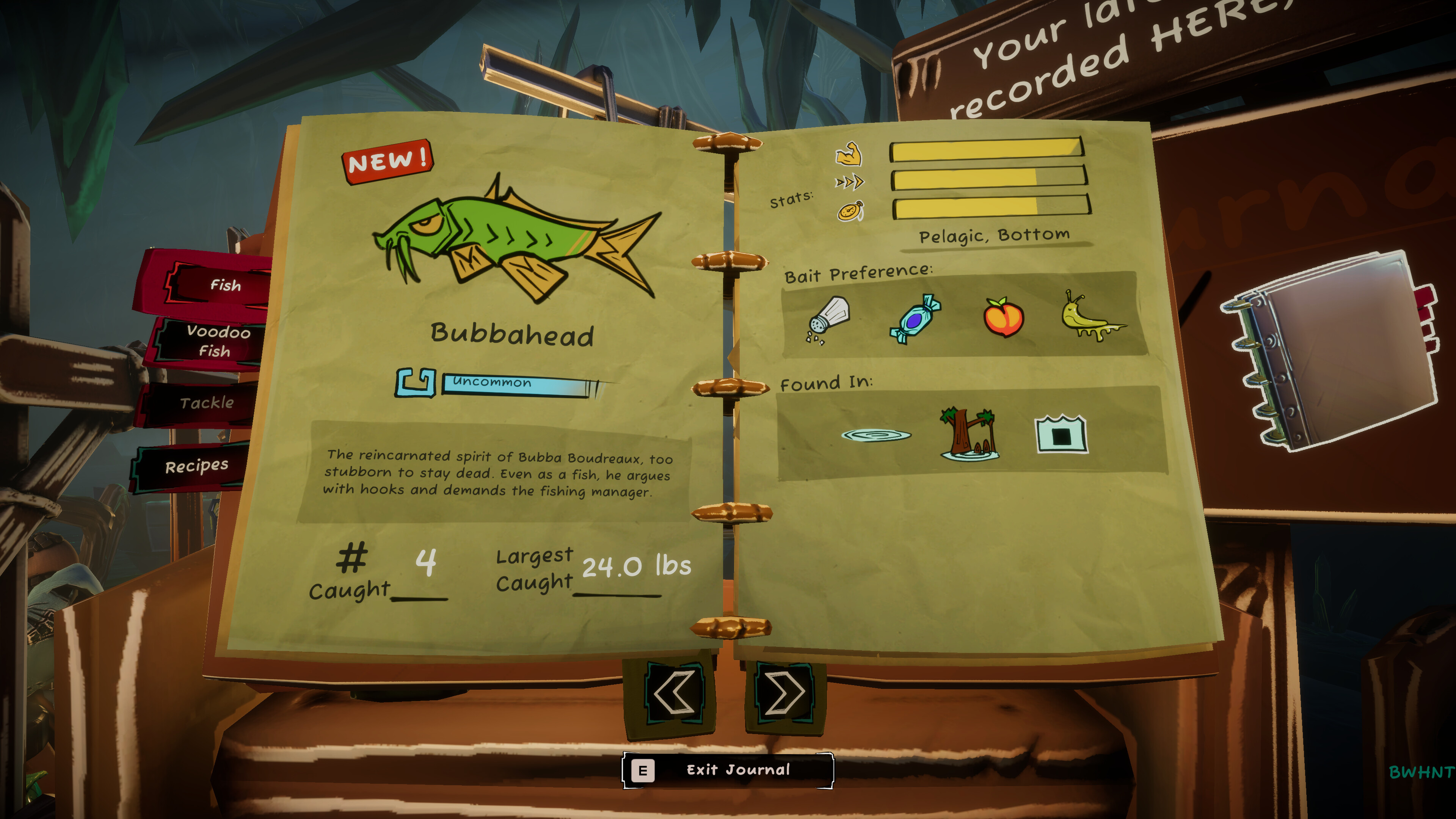This screenshot has width=1456, height=819.
Task: Click the water ripple location icon
Action: pos(875,435)
